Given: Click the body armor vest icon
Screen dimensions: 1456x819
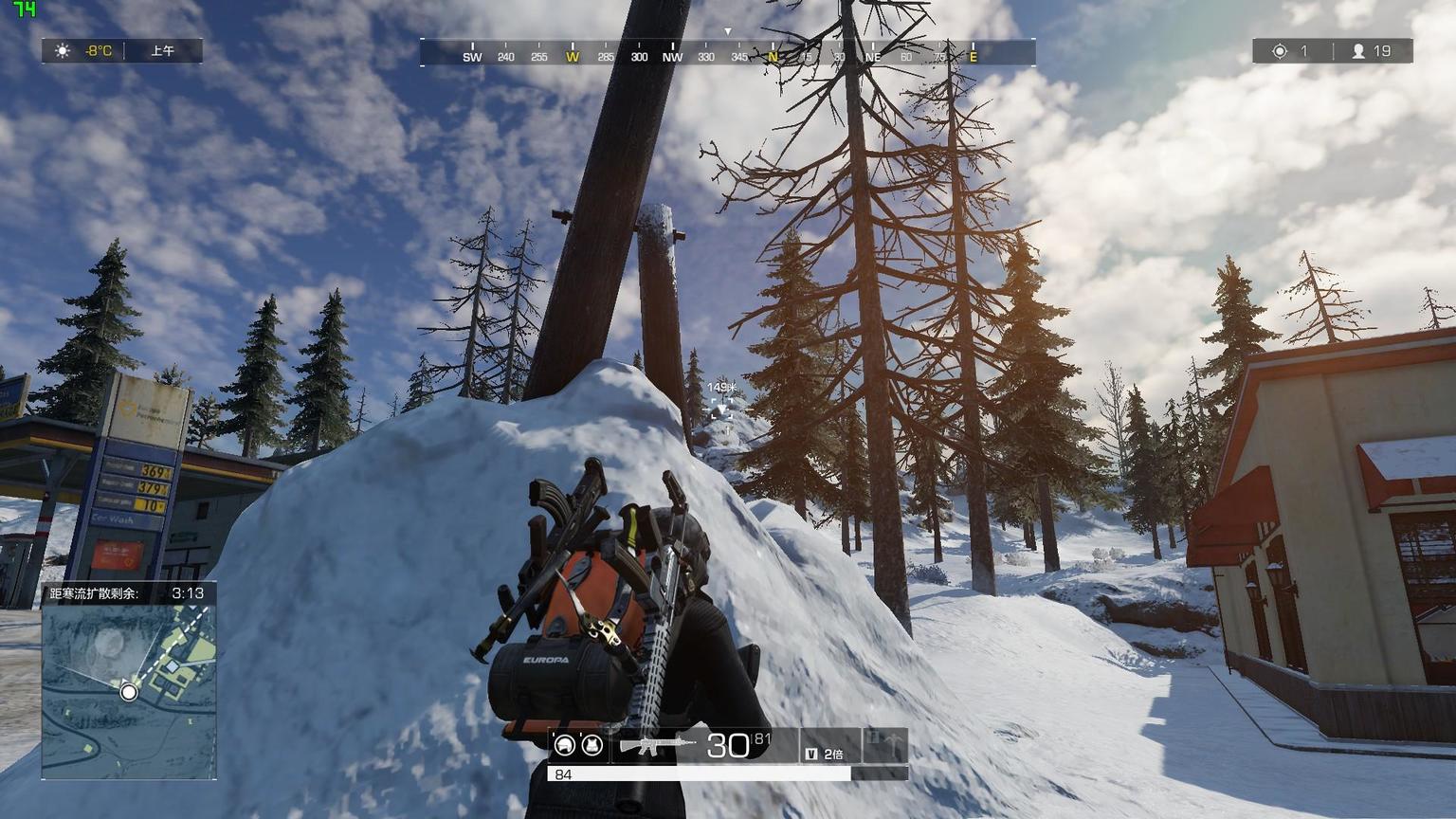Looking at the screenshot, I should pyautogui.click(x=592, y=745).
